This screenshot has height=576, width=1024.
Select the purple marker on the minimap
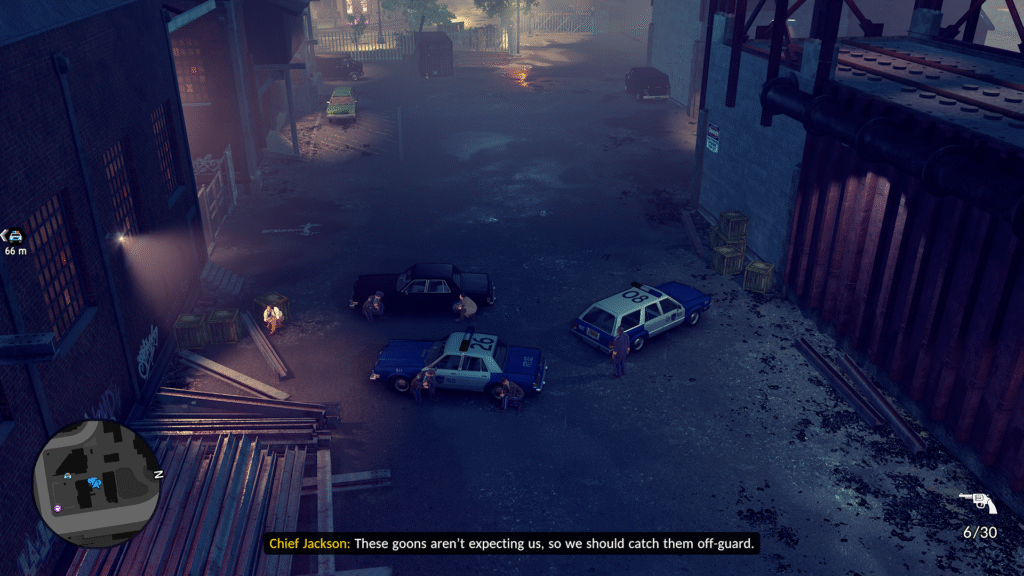click(57, 508)
